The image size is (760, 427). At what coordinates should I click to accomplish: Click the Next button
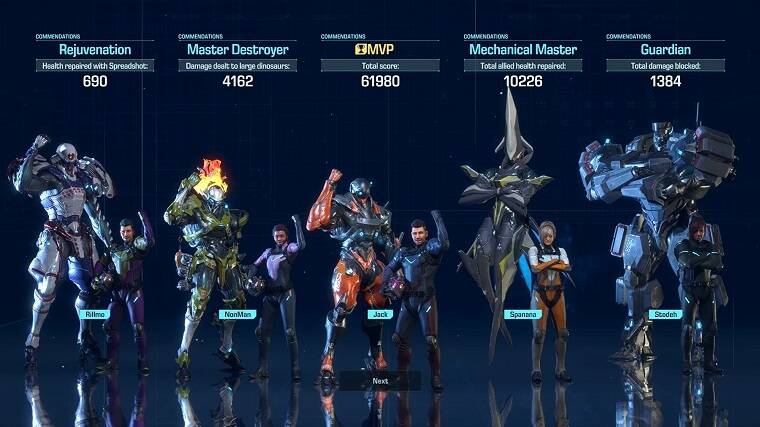(x=380, y=381)
